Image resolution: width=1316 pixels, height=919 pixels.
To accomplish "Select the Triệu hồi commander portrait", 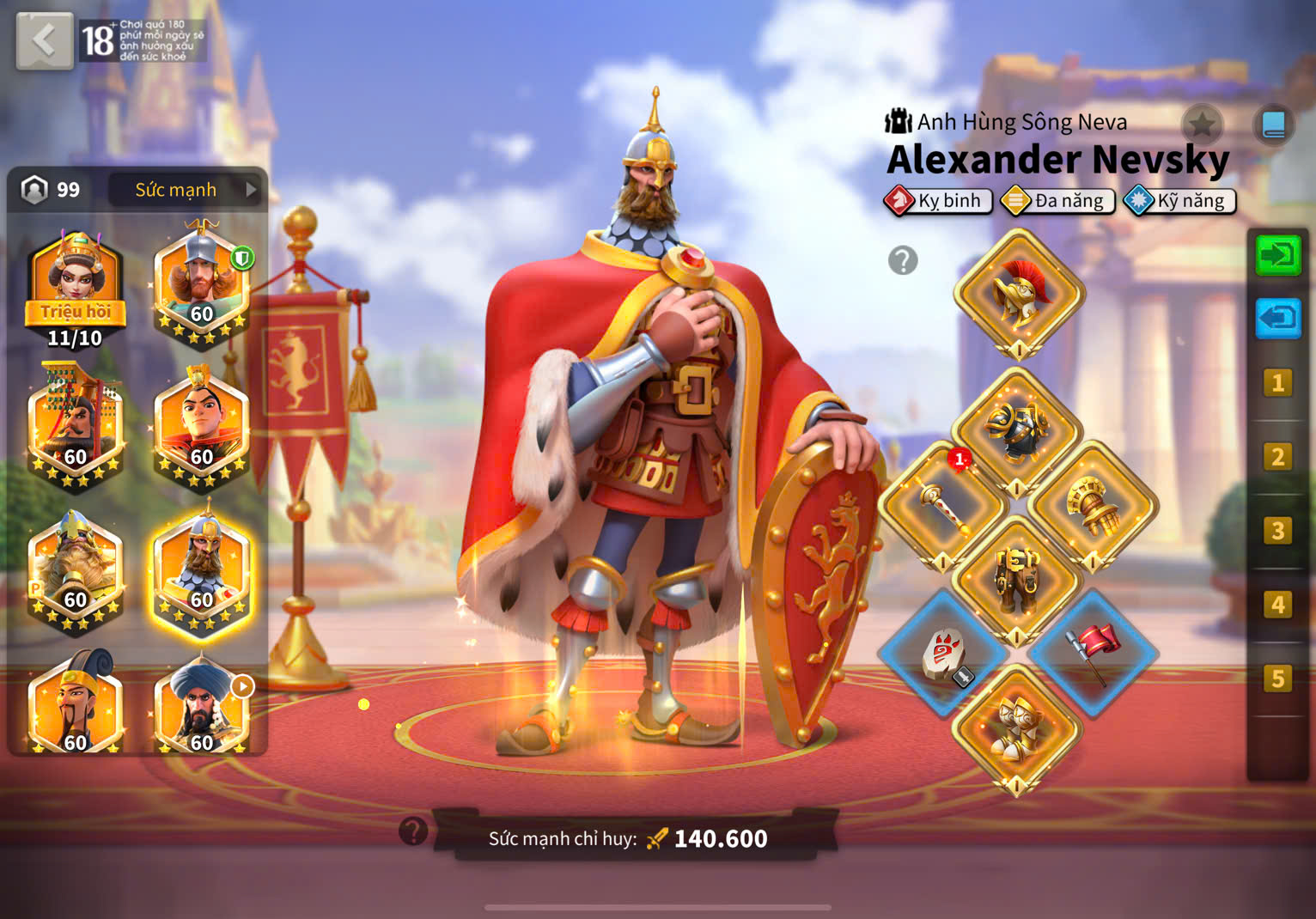I will click(x=76, y=289).
